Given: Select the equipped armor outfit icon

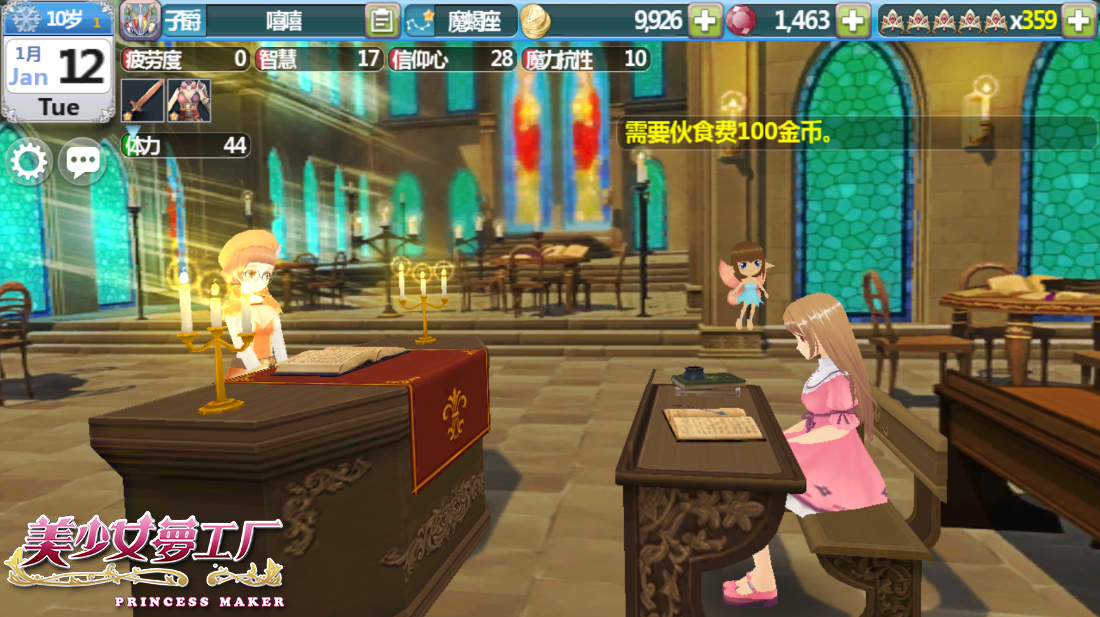Looking at the screenshot, I should click(x=187, y=101).
